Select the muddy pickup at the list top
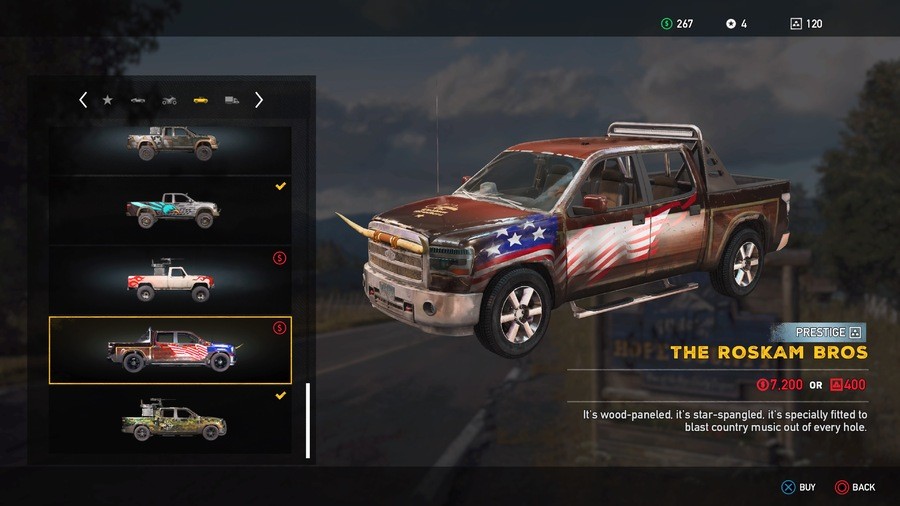 click(171, 144)
